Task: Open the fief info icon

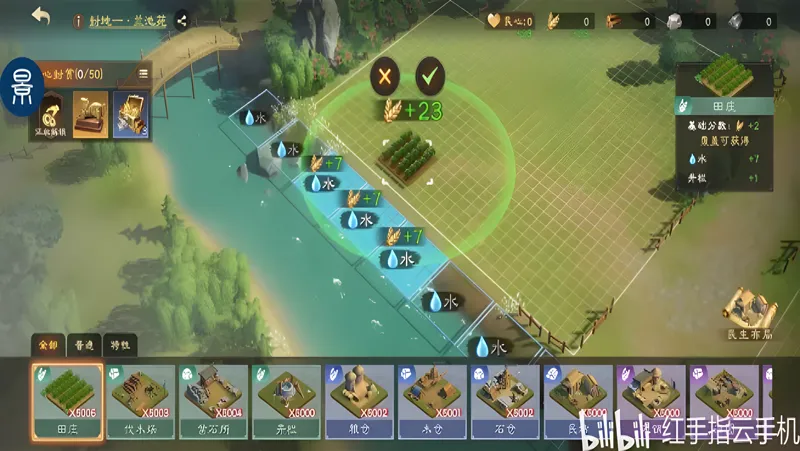Action: [x=78, y=19]
